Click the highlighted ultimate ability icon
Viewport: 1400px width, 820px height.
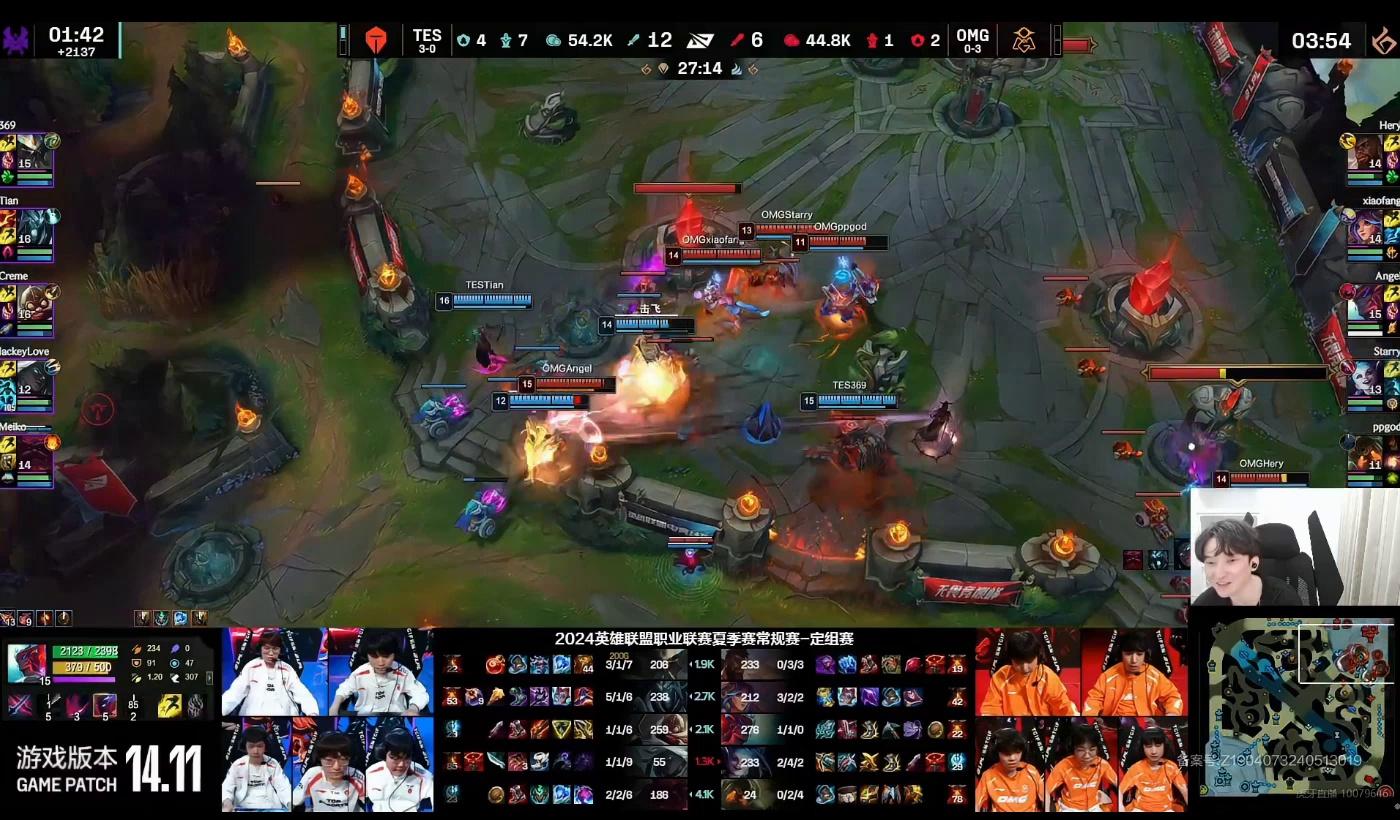point(105,705)
